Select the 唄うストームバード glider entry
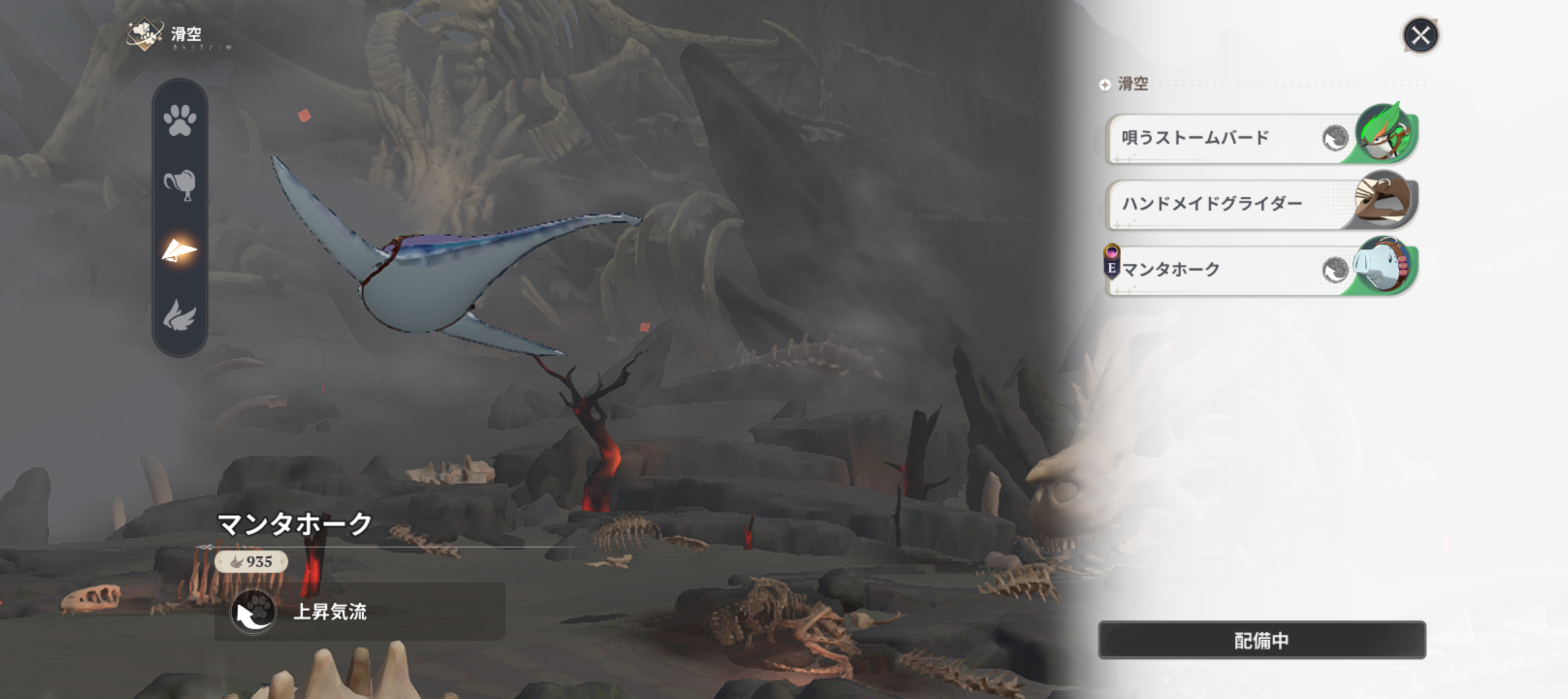This screenshot has height=699, width=1568. point(1210,139)
